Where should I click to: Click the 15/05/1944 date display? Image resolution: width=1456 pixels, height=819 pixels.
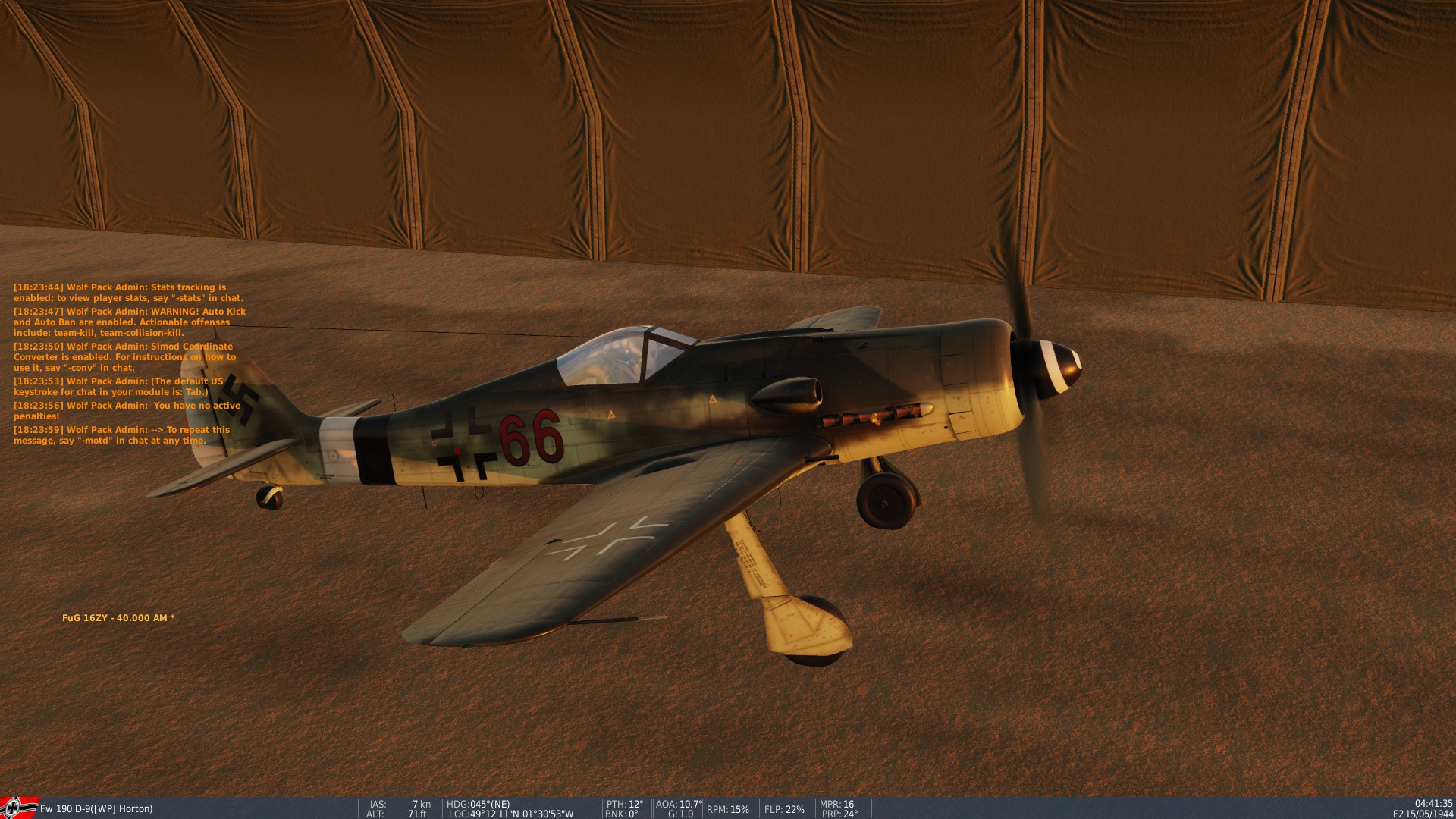[1429, 814]
